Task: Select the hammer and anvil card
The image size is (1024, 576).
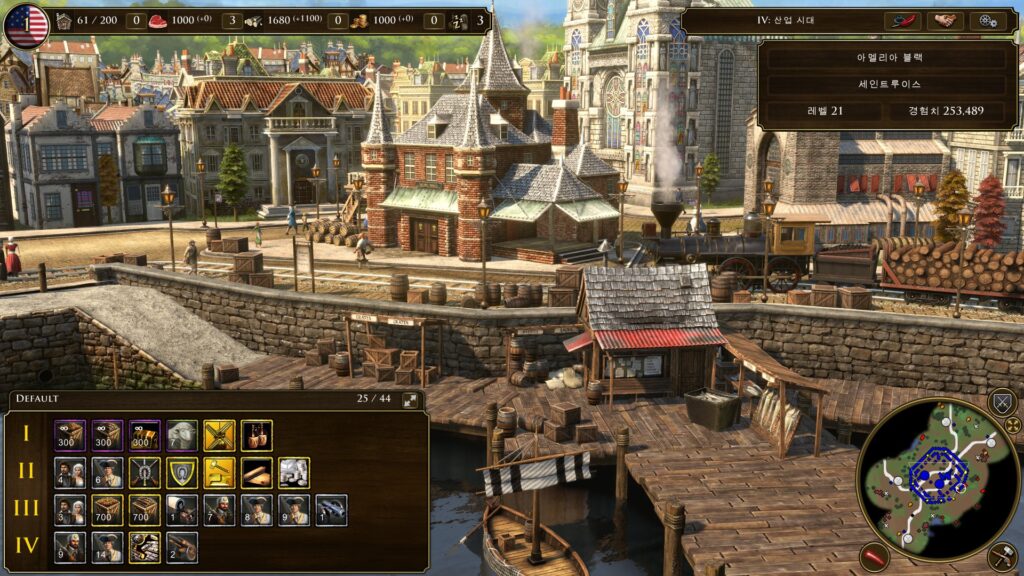Action: coord(219,473)
